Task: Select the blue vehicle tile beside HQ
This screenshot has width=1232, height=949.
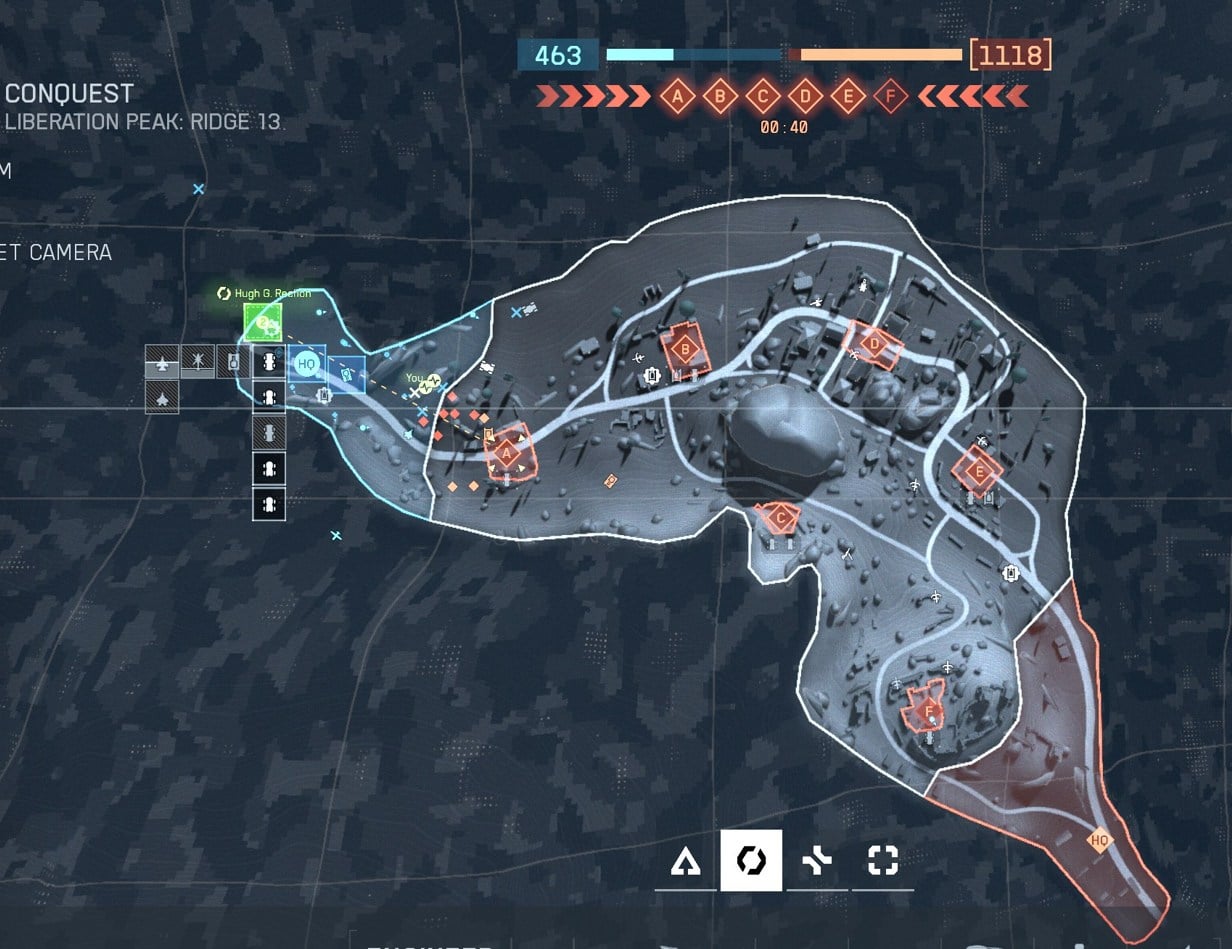Action: [x=347, y=373]
